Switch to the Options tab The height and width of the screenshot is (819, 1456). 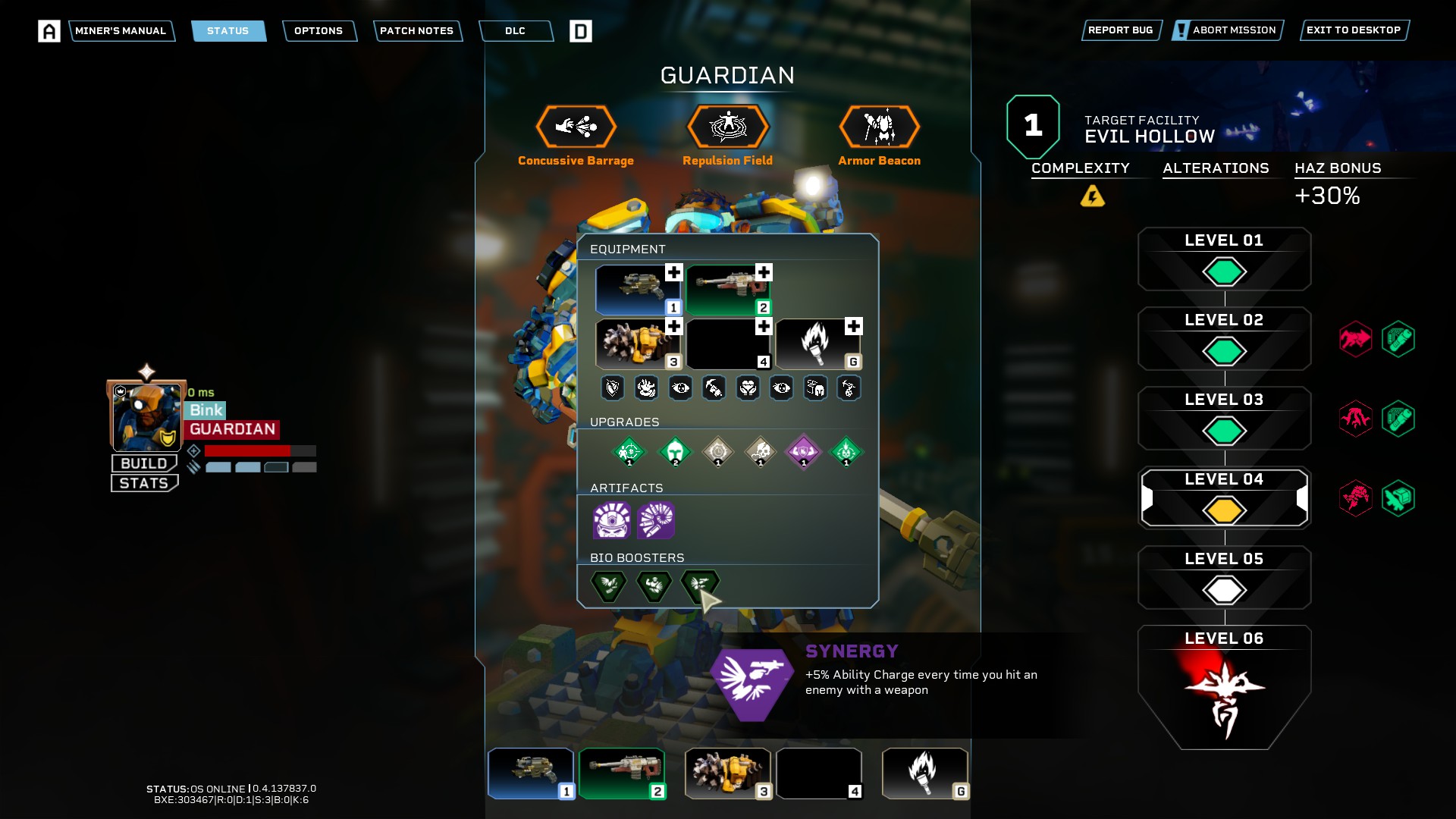318,31
